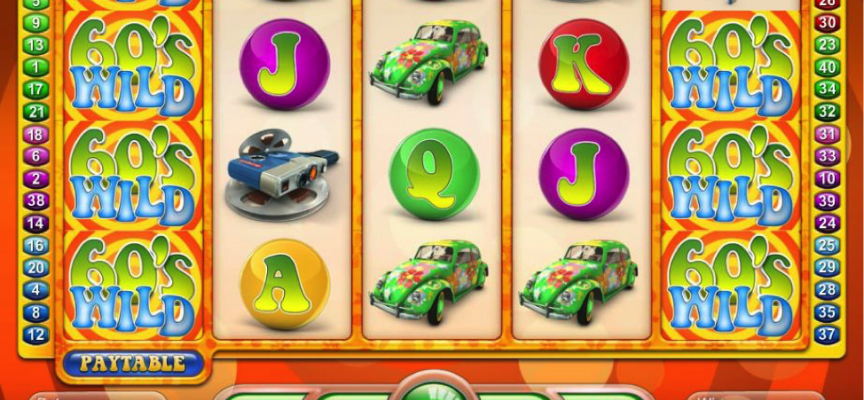Highlight payline 37
Viewport: 864px width, 400px height.
click(827, 334)
